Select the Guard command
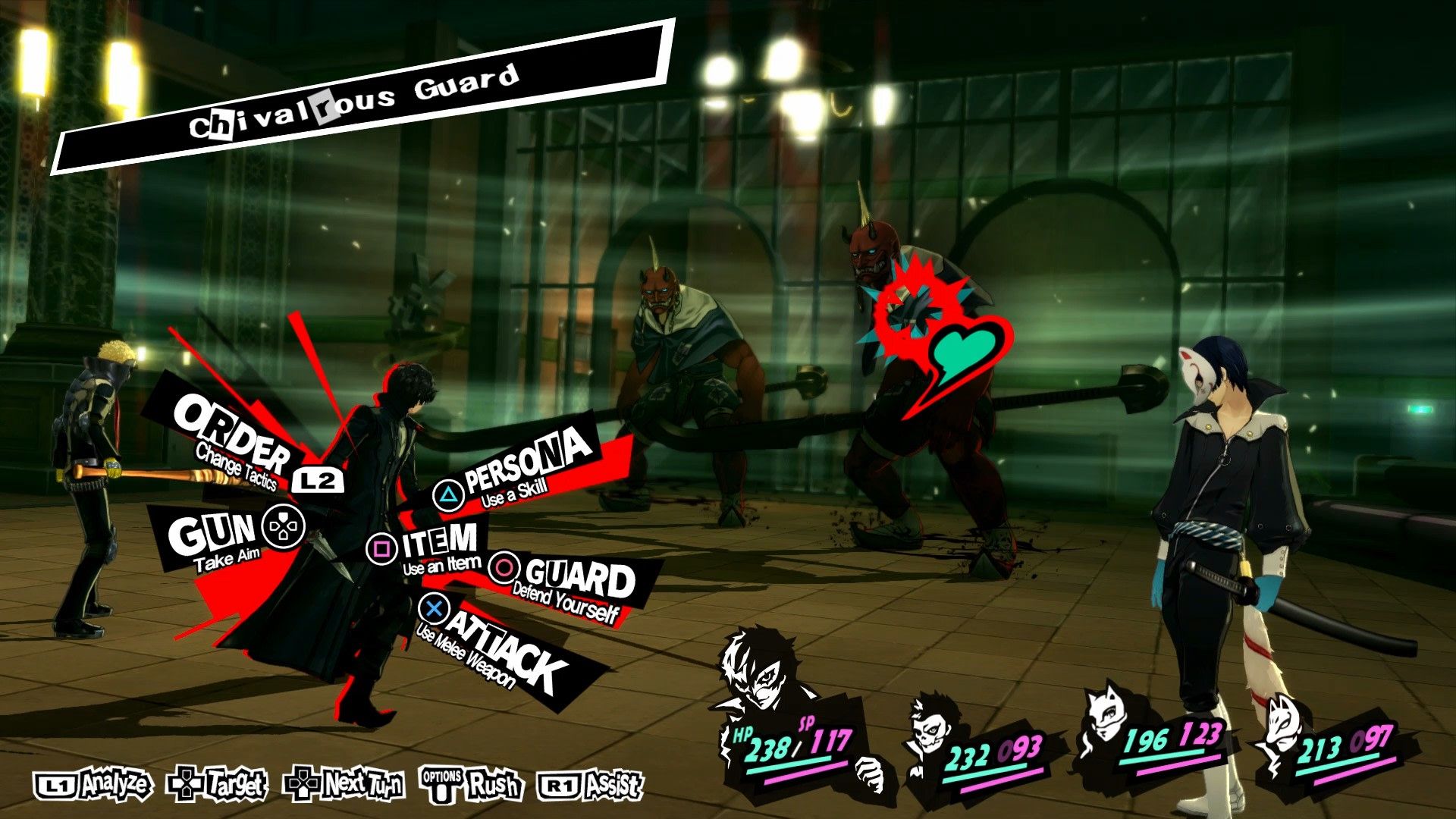Image resolution: width=1456 pixels, height=819 pixels. point(578,582)
